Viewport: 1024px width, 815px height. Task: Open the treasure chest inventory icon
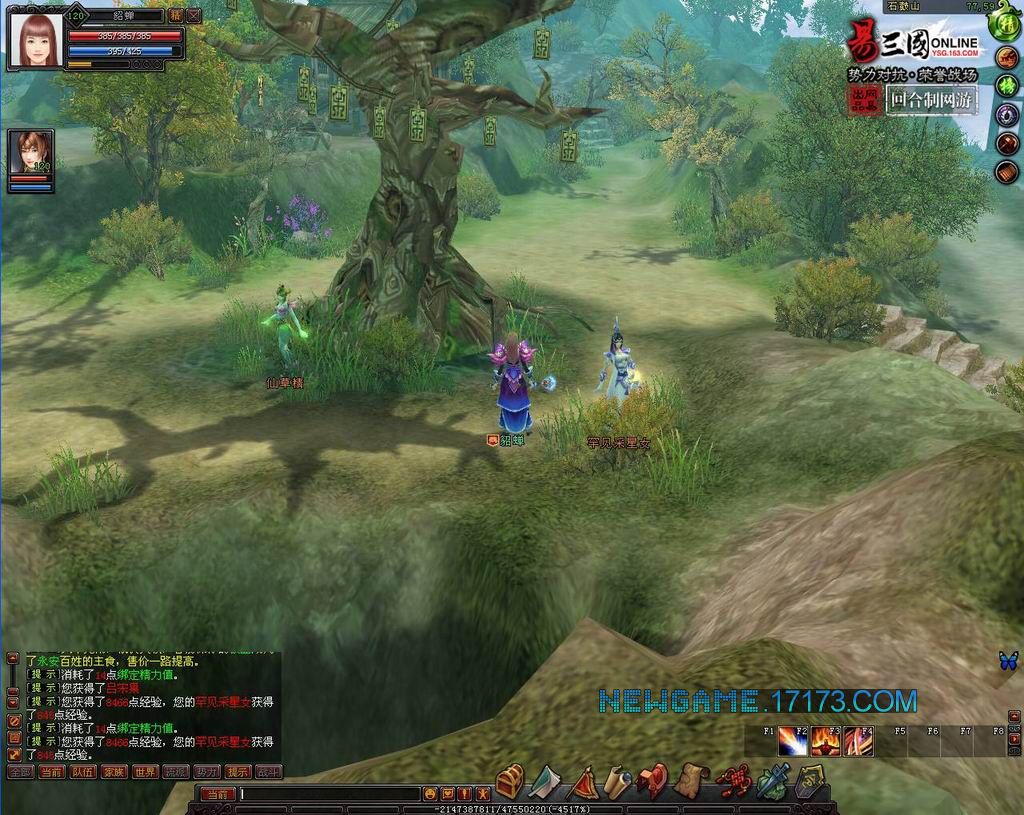tap(510, 780)
